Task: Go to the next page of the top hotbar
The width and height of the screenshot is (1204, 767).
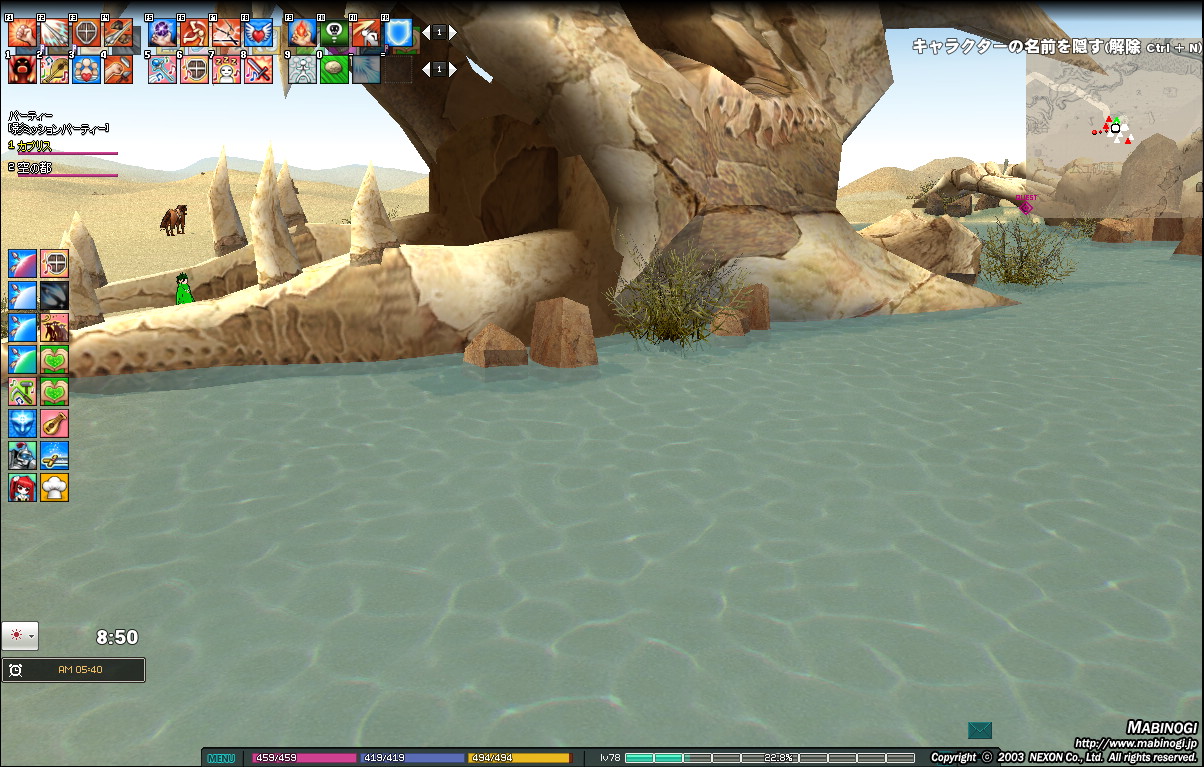Action: [452, 33]
